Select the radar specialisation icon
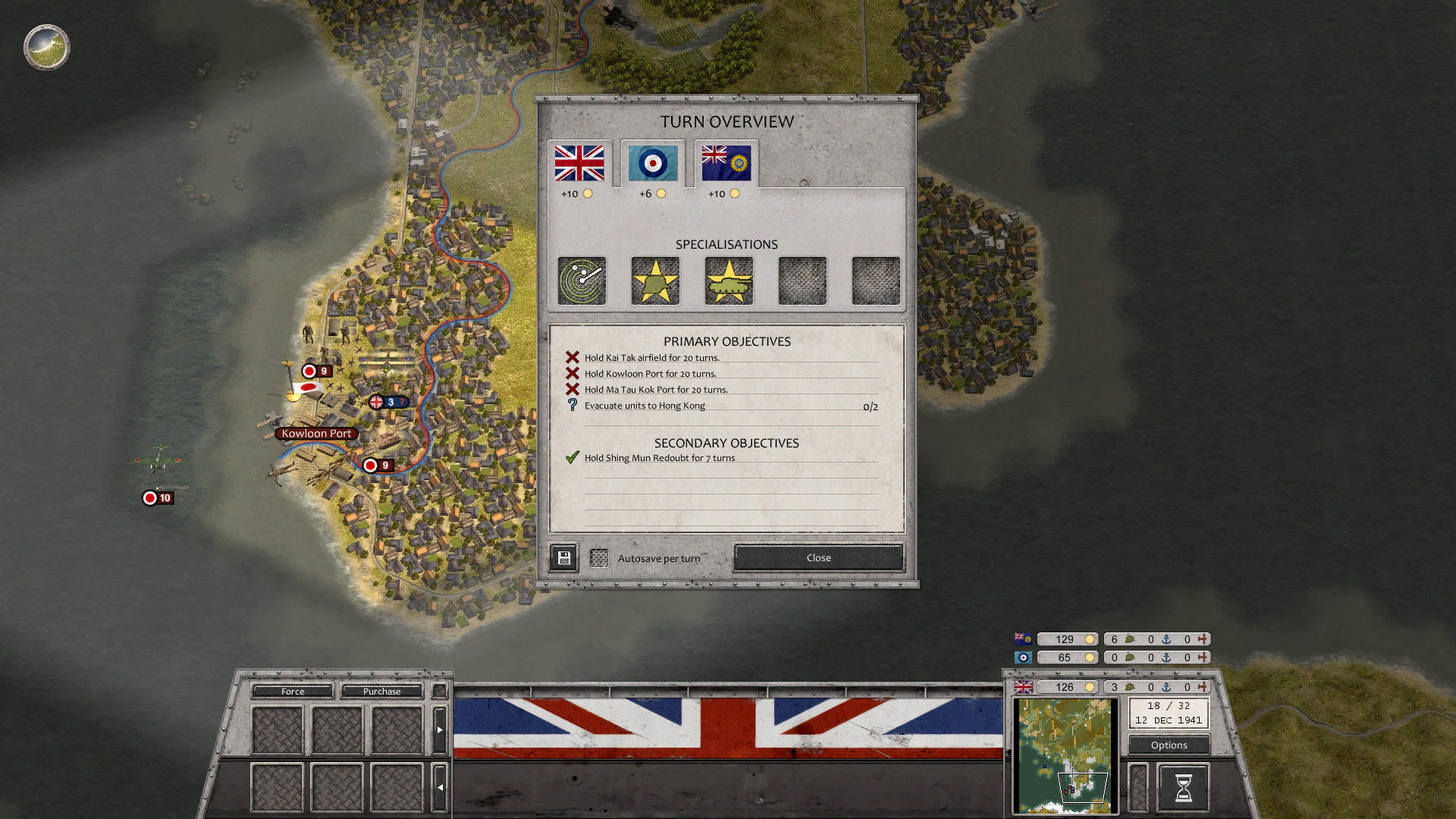The image size is (1456, 819). pyautogui.click(x=583, y=281)
